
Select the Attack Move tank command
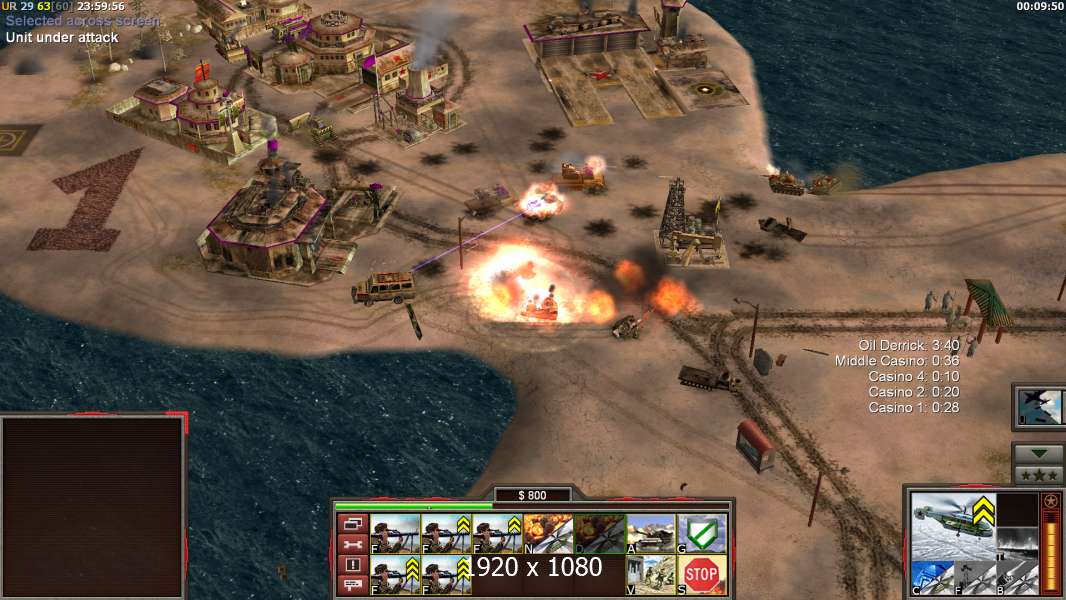pos(651,534)
